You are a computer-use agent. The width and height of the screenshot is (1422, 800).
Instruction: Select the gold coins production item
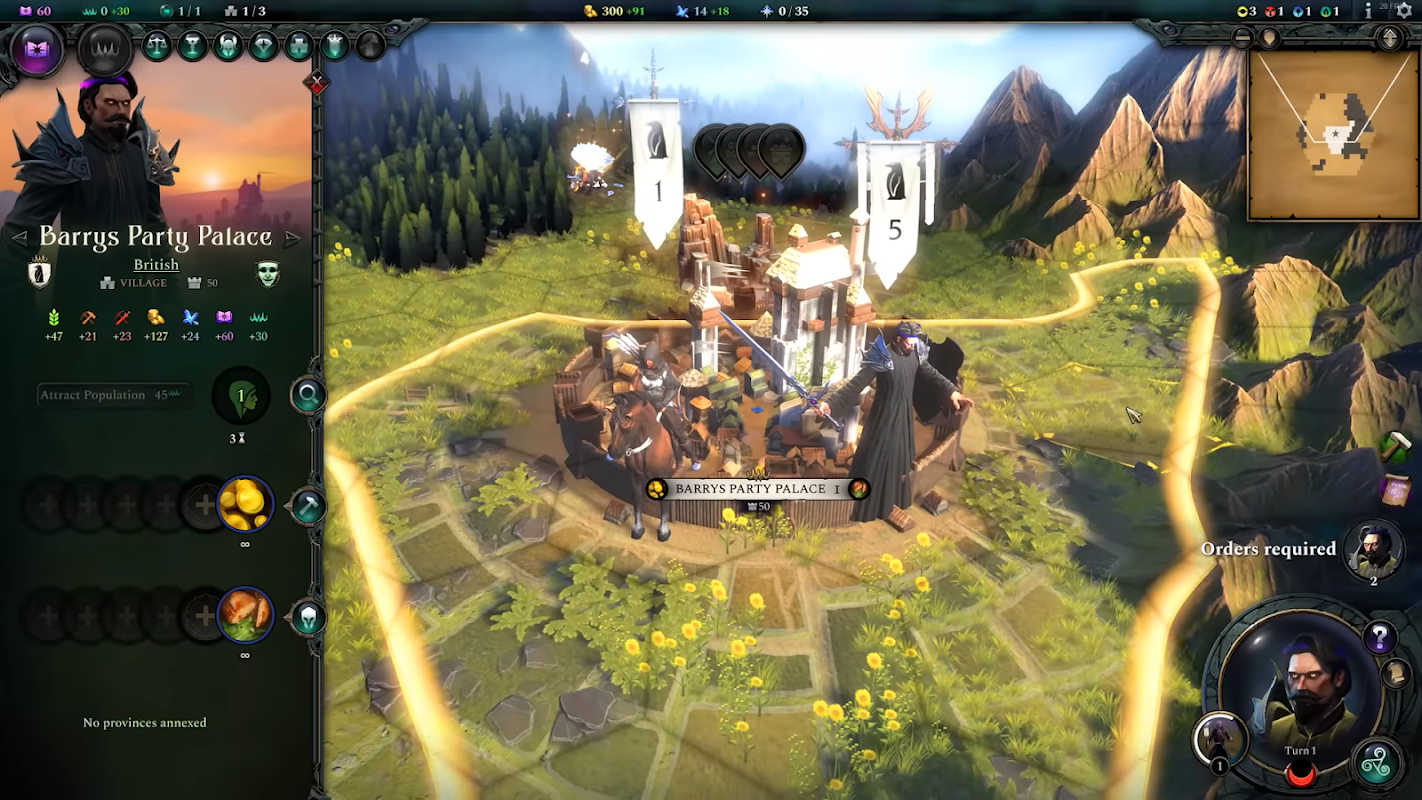pos(245,505)
